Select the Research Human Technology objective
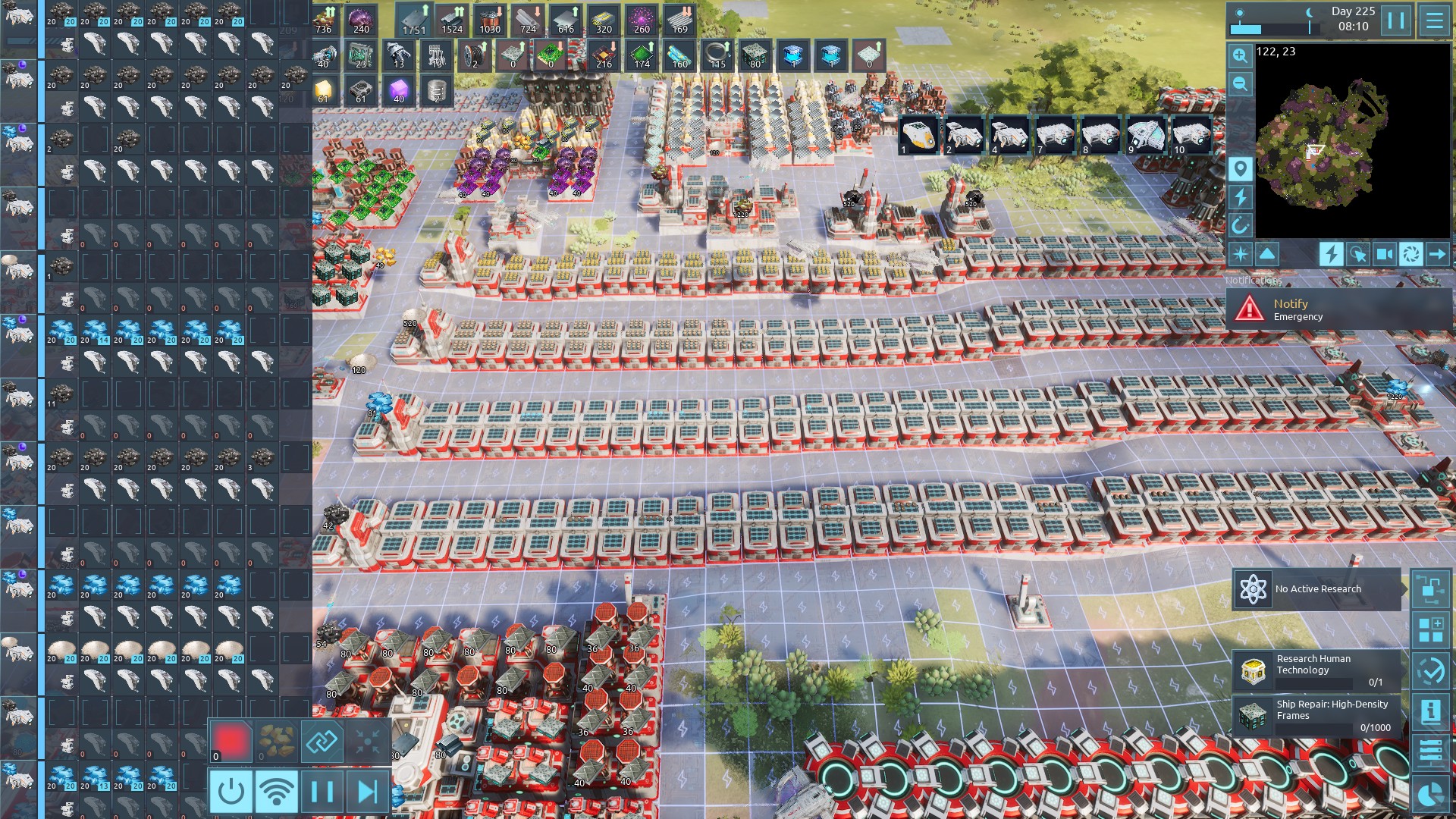The image size is (1456, 819). pos(1317,670)
